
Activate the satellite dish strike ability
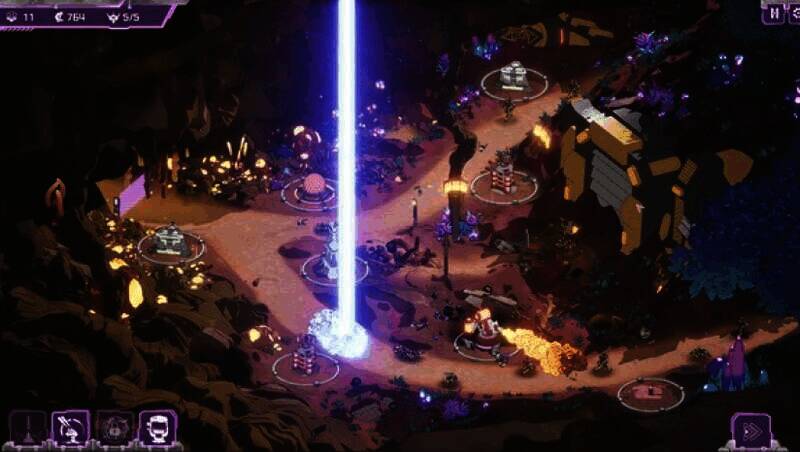tap(71, 428)
